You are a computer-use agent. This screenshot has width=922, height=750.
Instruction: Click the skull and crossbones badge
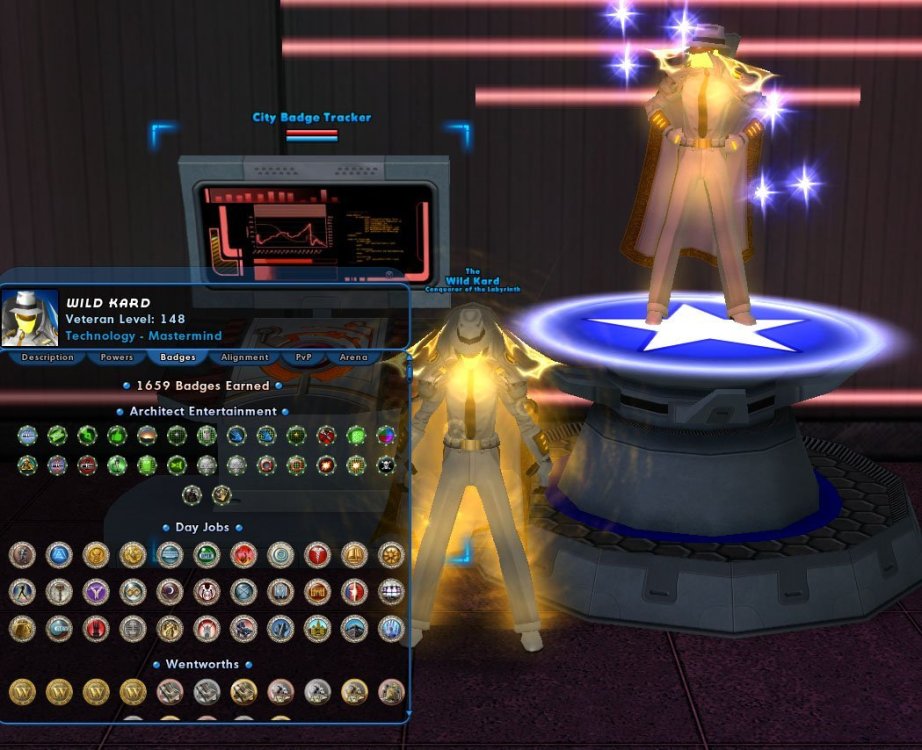tap(385, 465)
